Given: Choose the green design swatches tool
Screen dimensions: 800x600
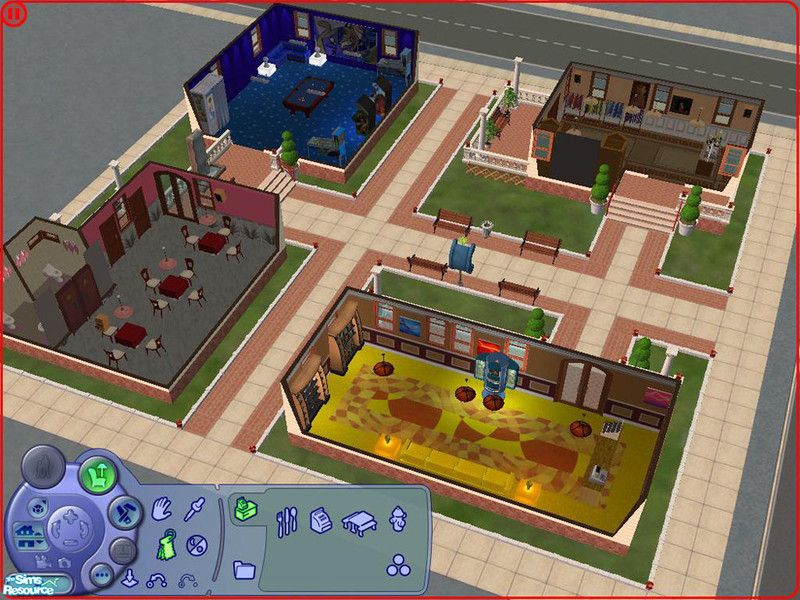Looking at the screenshot, I should coord(165,545).
